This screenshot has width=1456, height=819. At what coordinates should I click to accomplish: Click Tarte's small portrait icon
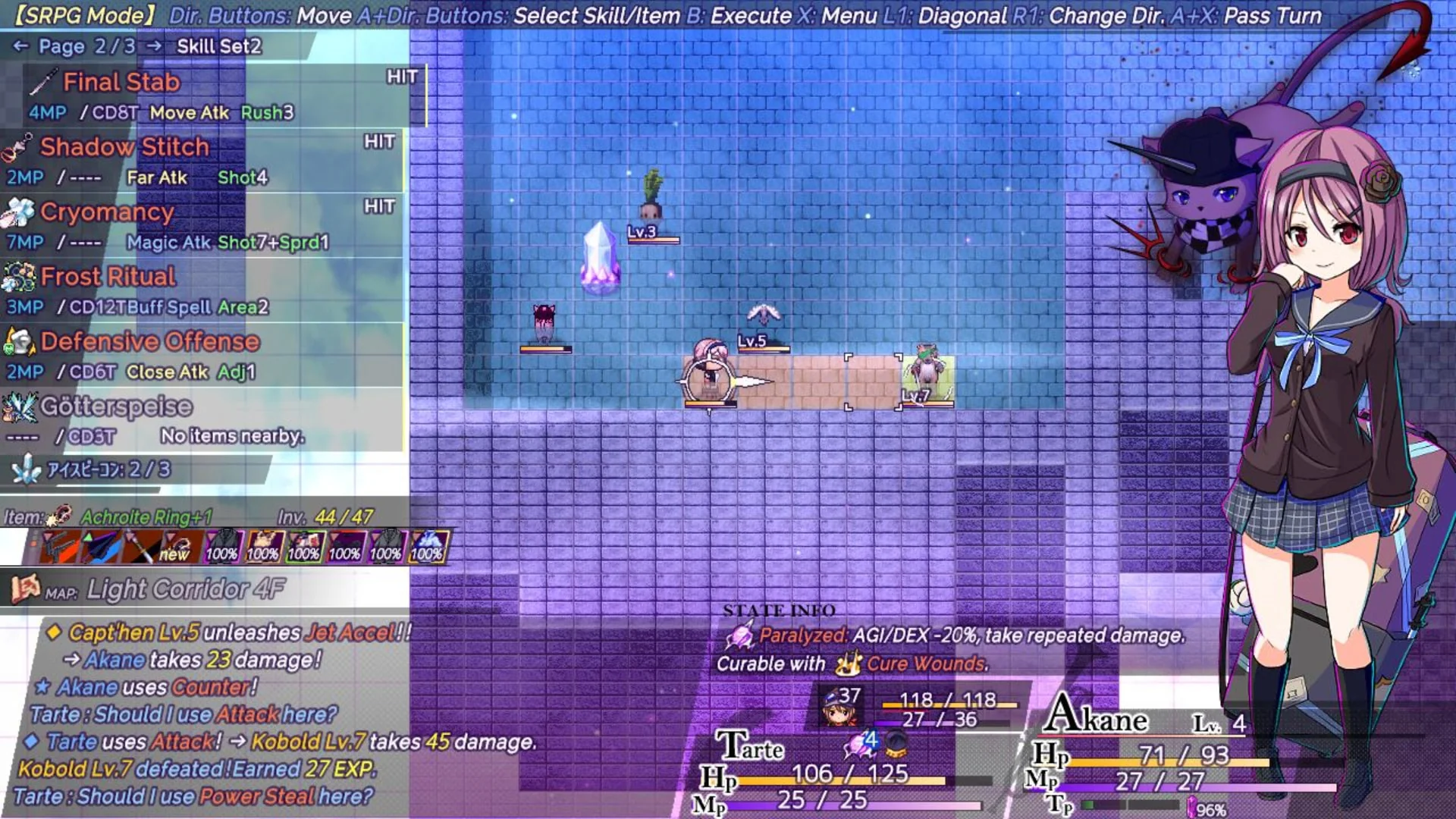click(x=839, y=707)
